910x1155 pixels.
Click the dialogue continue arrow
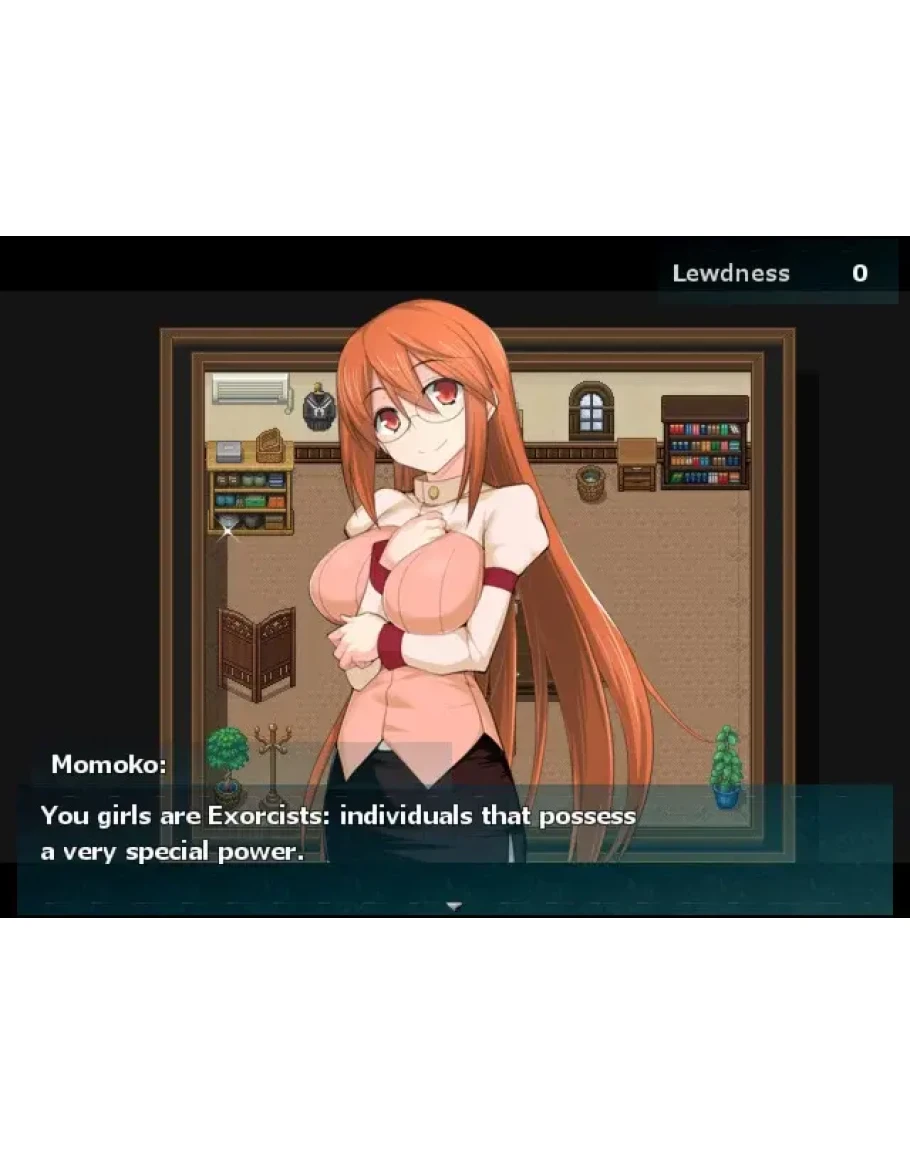tap(454, 906)
